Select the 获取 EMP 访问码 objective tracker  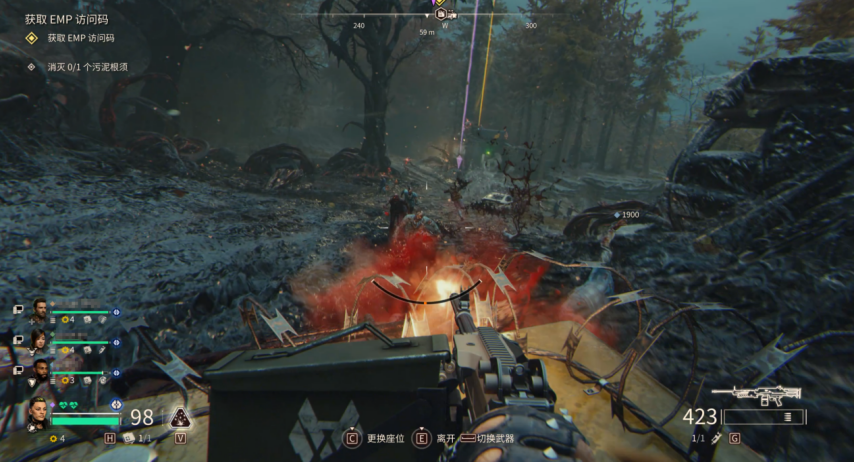(x=80, y=38)
